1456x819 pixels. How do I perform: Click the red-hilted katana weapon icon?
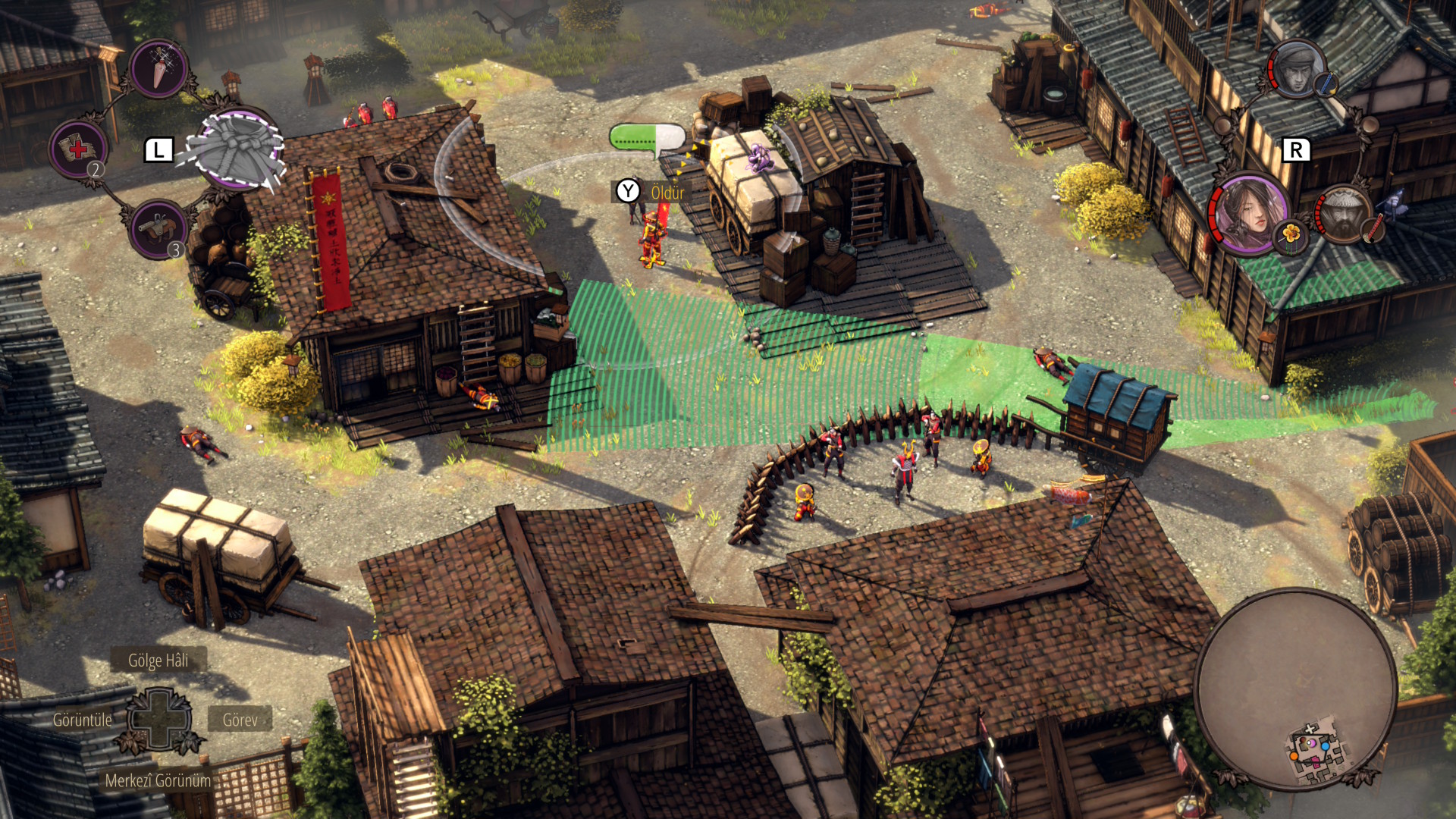pyautogui.click(x=1373, y=228)
